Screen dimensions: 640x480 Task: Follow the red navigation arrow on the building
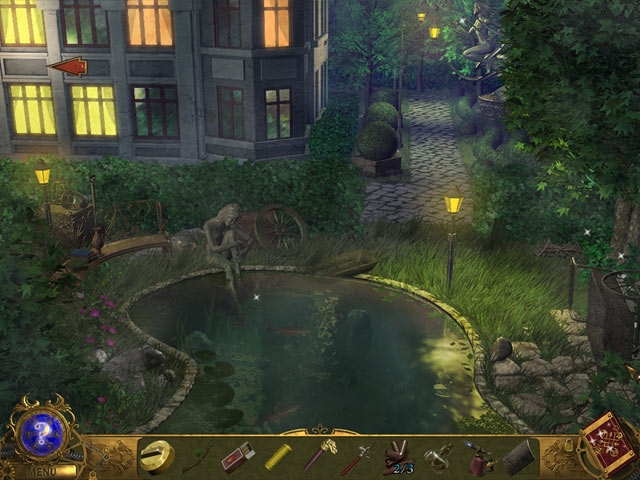point(68,67)
